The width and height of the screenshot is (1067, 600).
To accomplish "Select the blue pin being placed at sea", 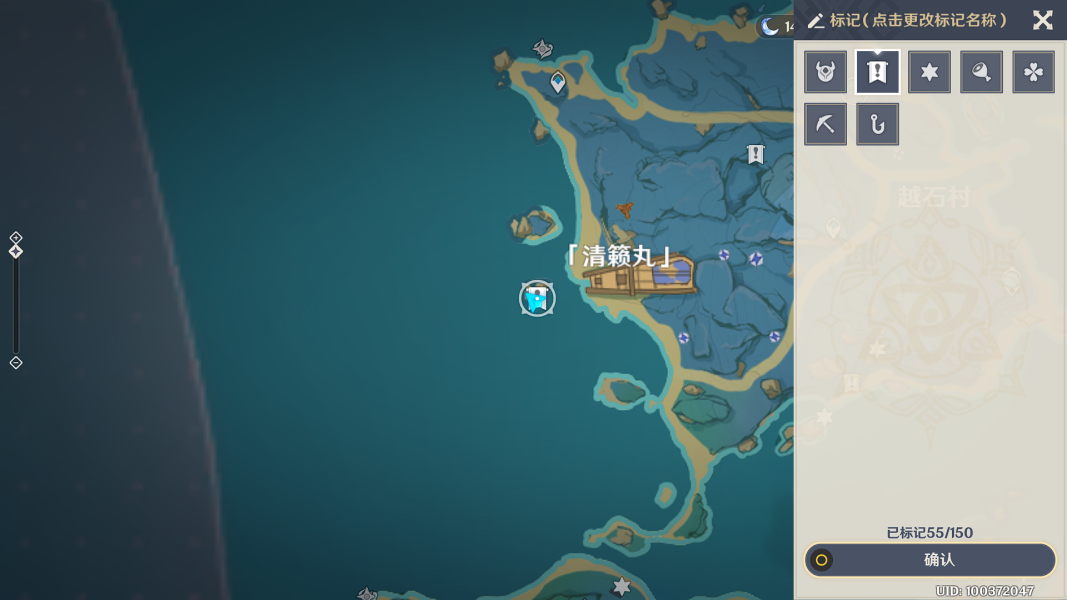I will (x=537, y=298).
